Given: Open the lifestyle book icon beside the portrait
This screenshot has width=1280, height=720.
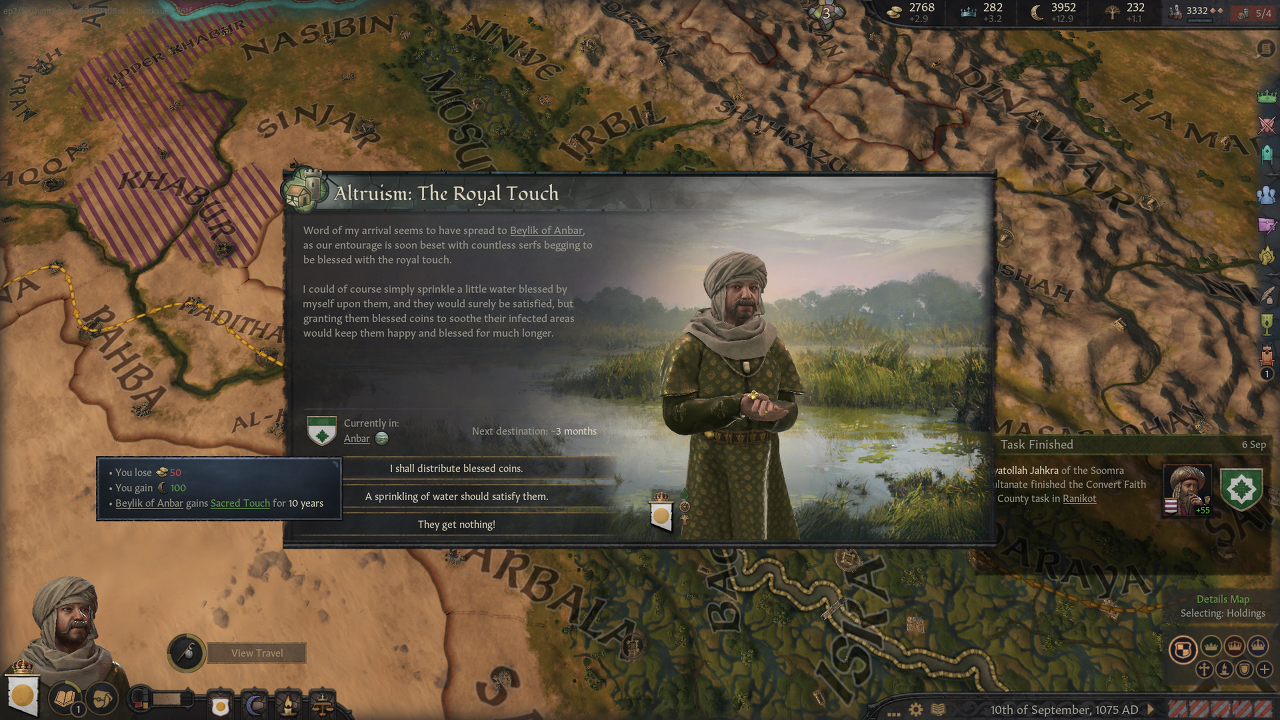Looking at the screenshot, I should 65,698.
